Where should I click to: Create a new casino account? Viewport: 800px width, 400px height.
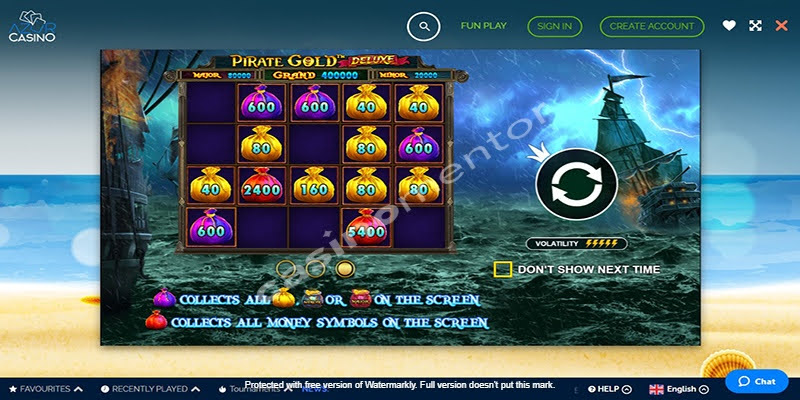(652, 26)
